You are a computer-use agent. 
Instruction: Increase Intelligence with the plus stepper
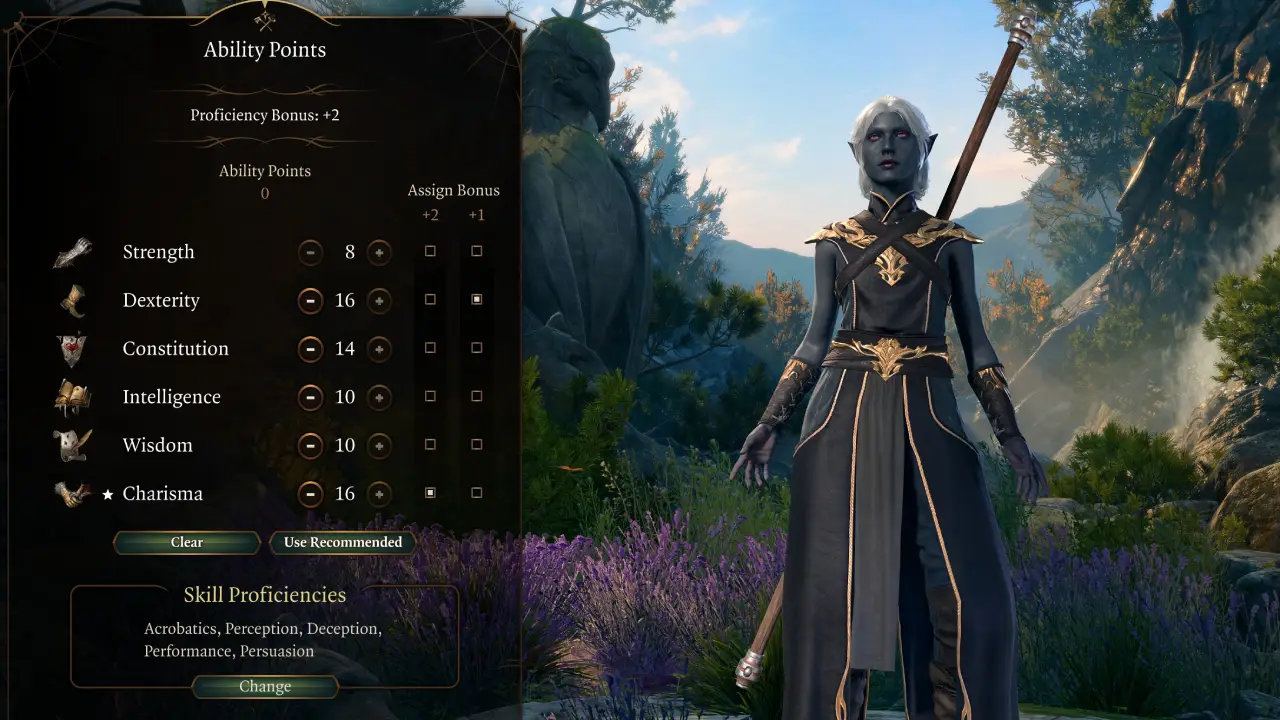(x=379, y=397)
